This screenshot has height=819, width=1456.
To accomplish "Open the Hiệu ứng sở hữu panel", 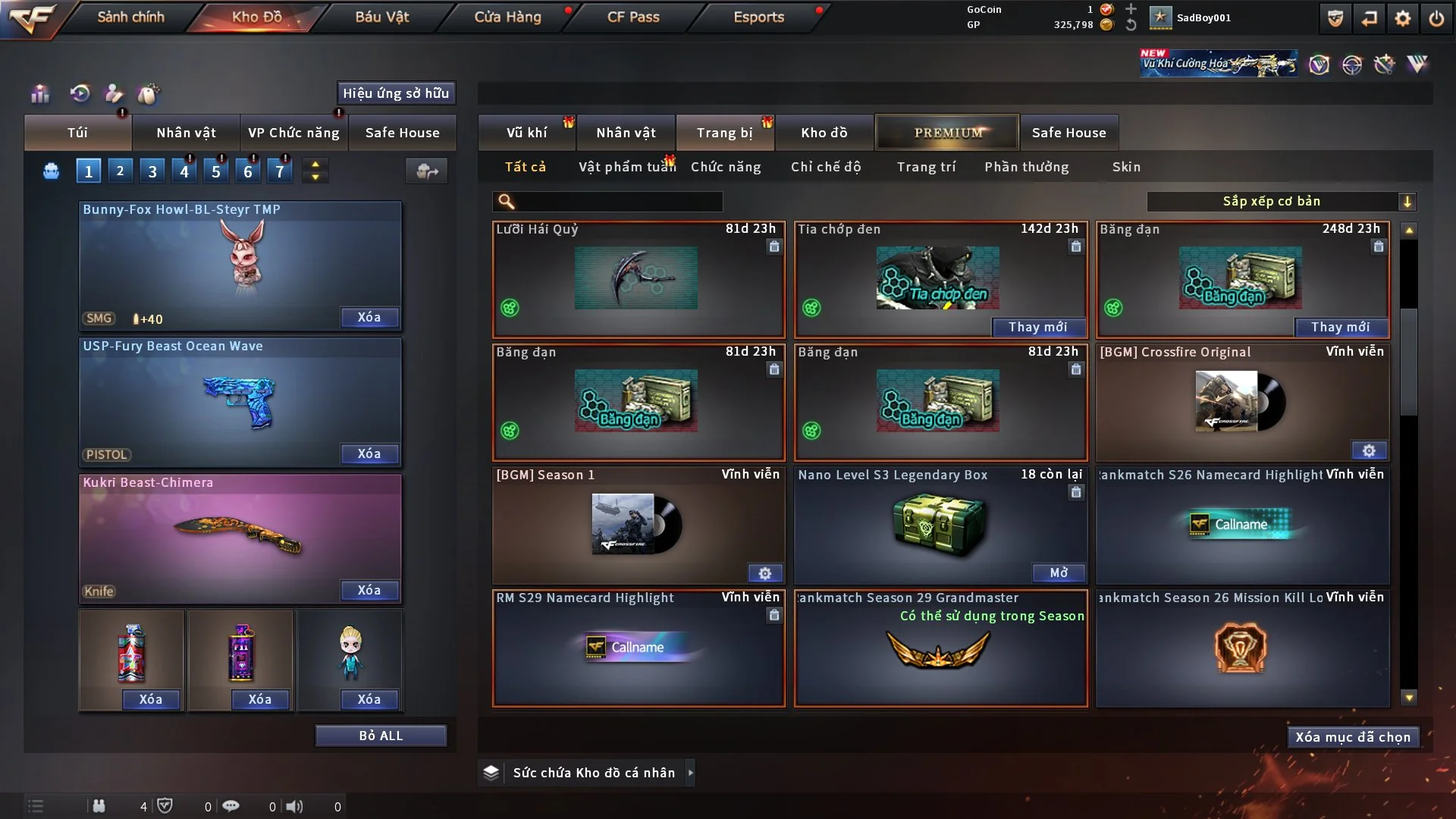I will tap(396, 93).
